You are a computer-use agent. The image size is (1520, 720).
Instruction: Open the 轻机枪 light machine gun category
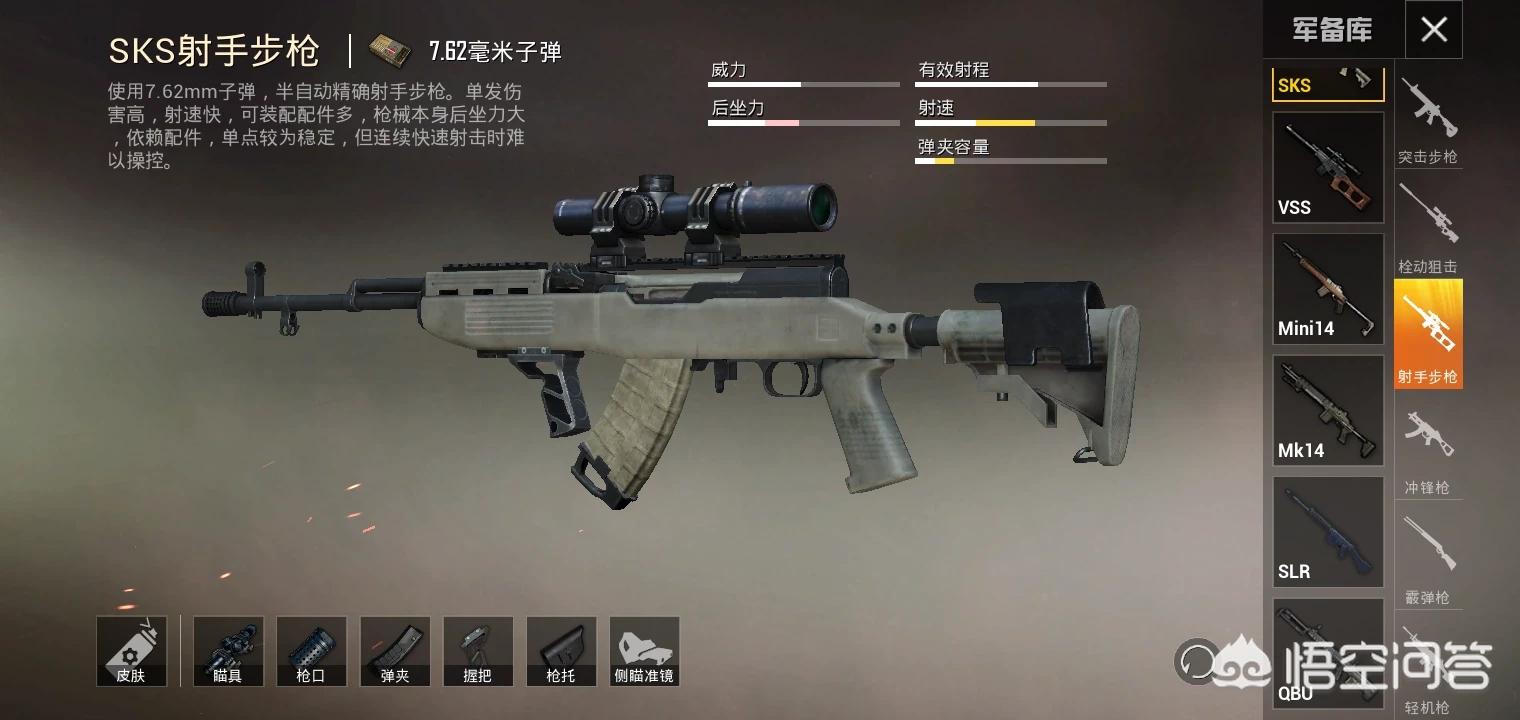[1428, 670]
